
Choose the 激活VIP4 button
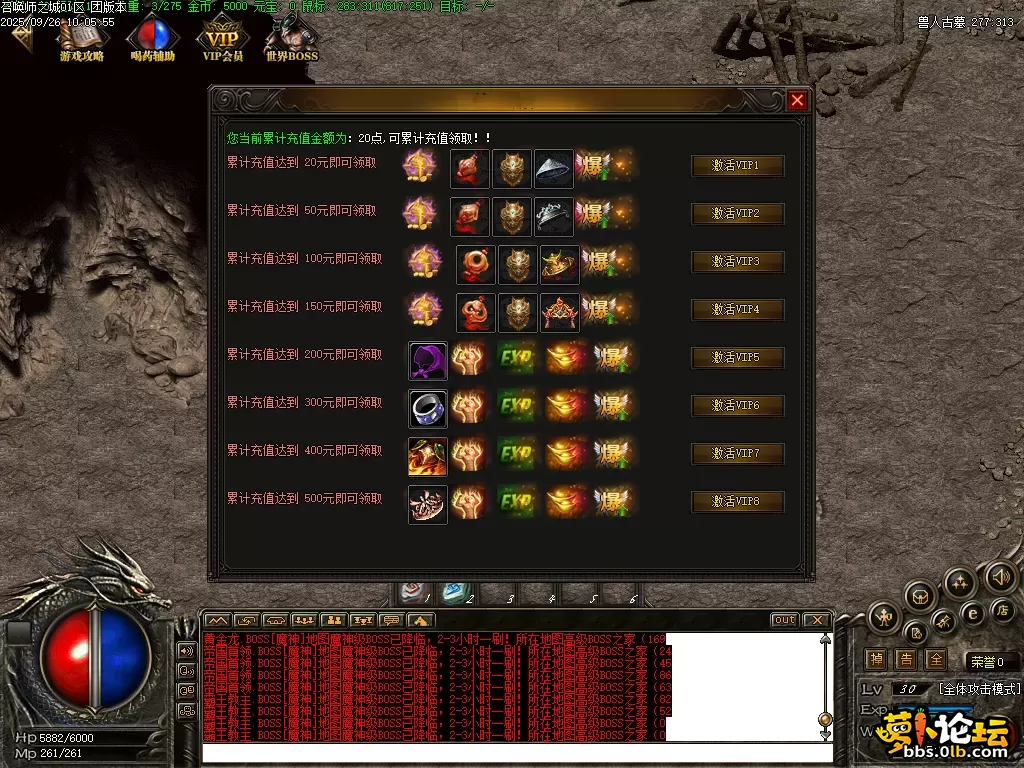click(x=737, y=310)
